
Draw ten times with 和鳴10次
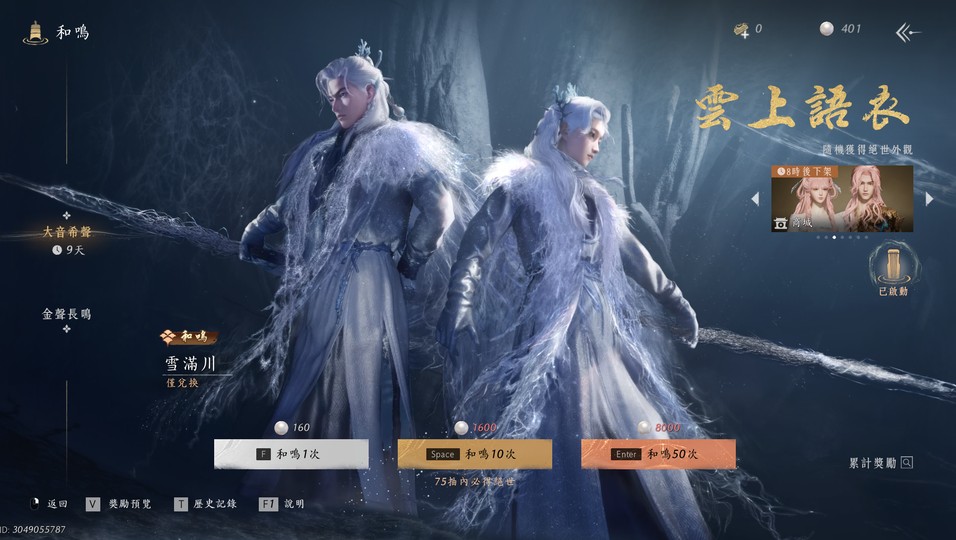475,454
